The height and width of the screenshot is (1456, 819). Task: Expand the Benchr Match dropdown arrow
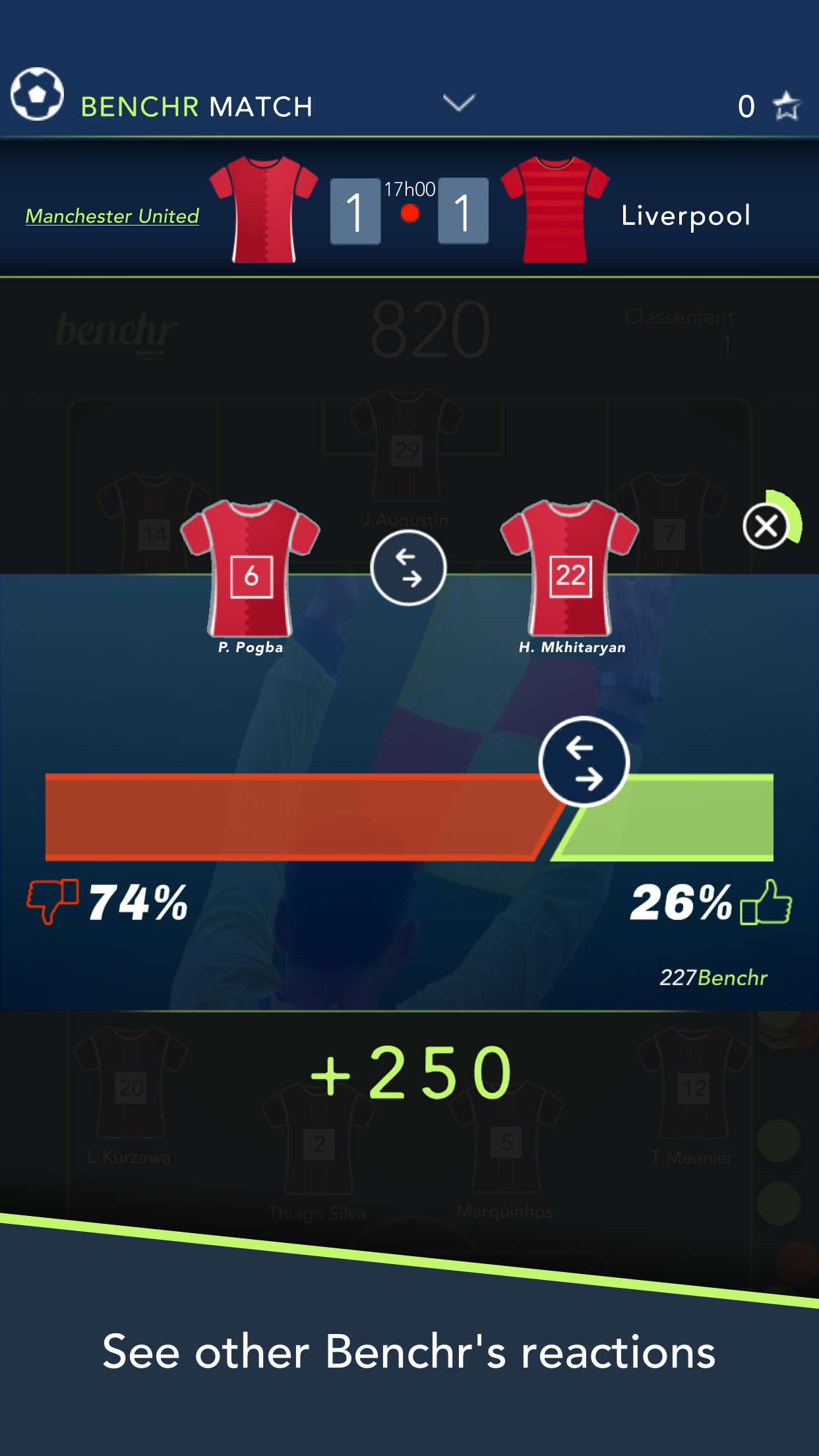(459, 103)
